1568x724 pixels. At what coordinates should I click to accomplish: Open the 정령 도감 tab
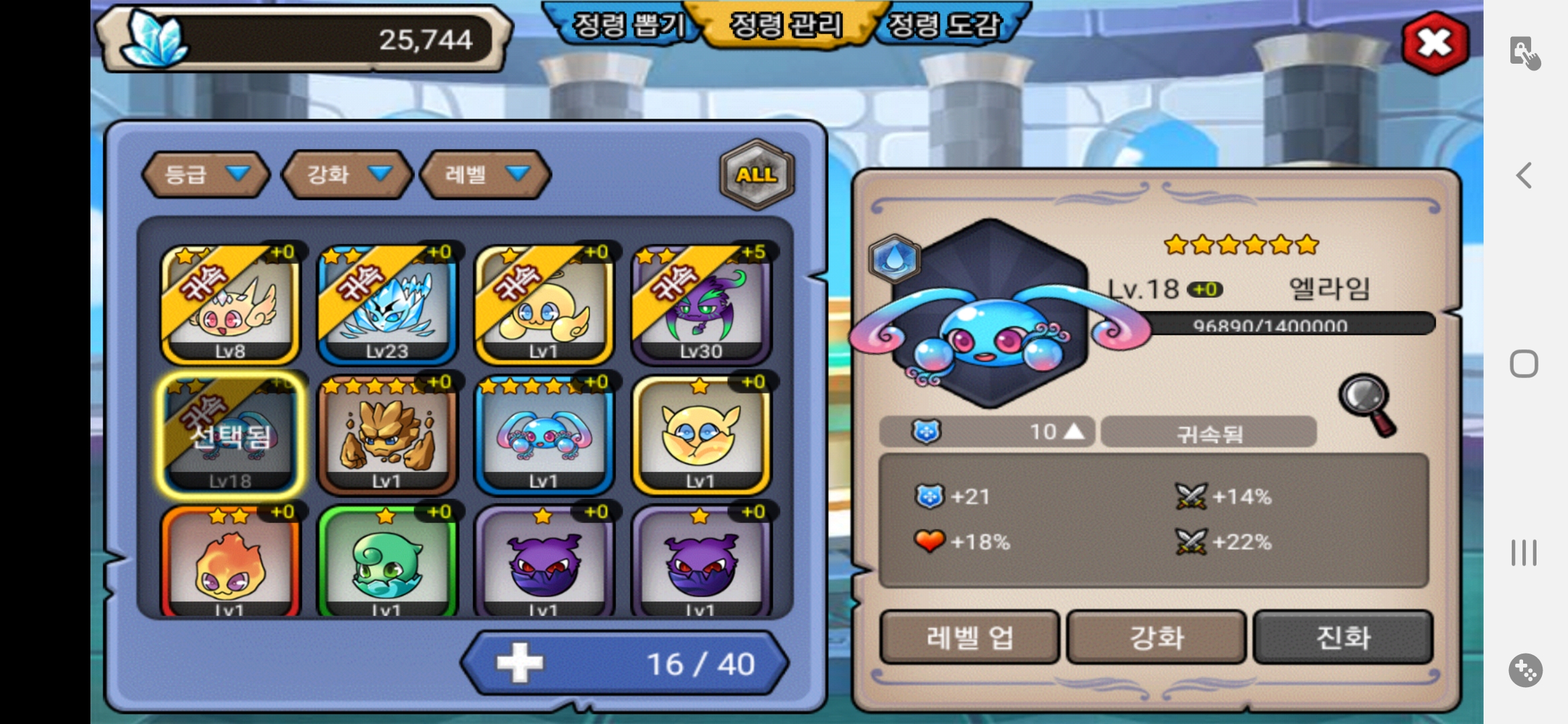[x=943, y=26]
